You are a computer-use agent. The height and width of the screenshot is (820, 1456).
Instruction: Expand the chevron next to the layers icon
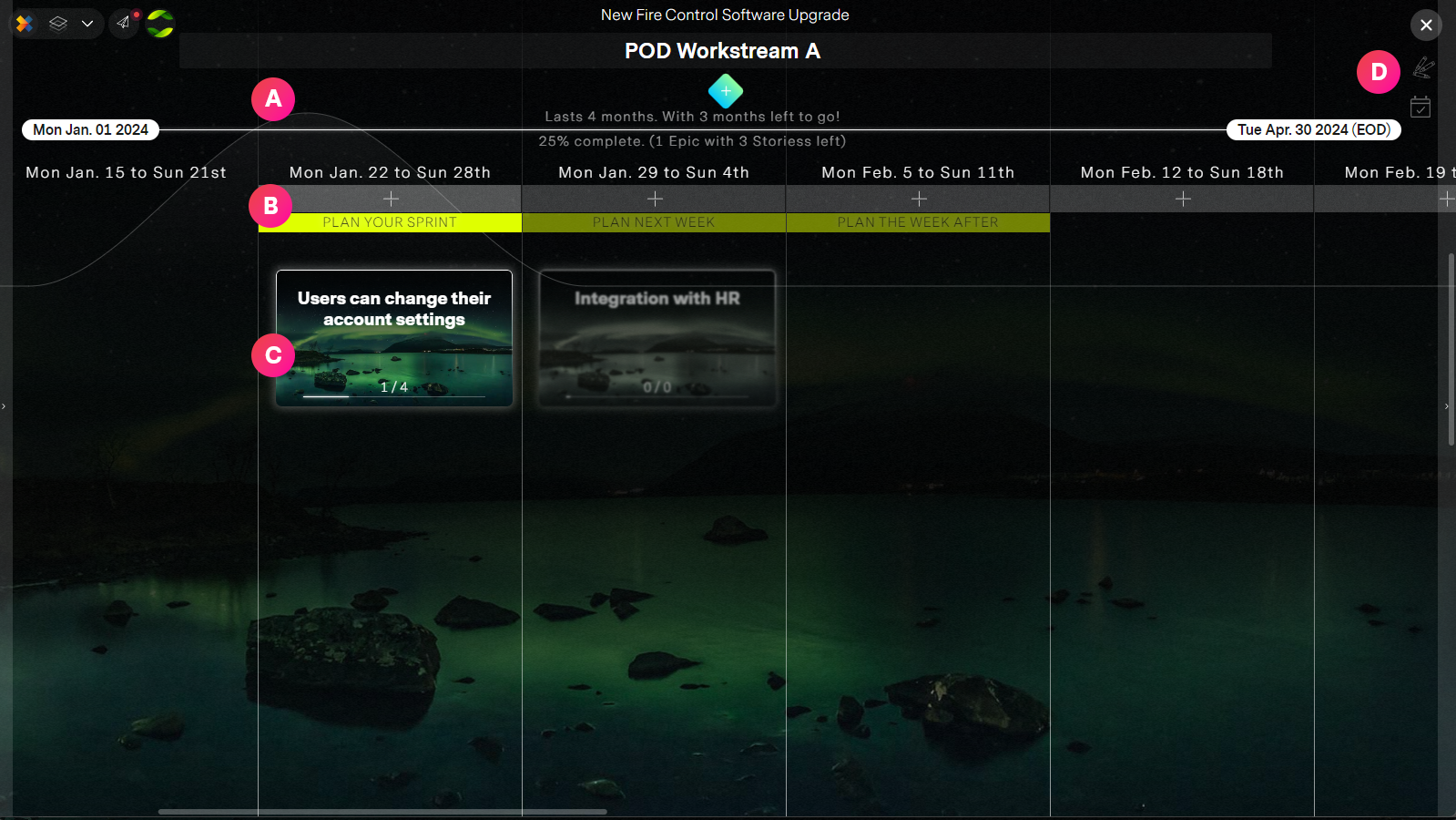click(87, 24)
